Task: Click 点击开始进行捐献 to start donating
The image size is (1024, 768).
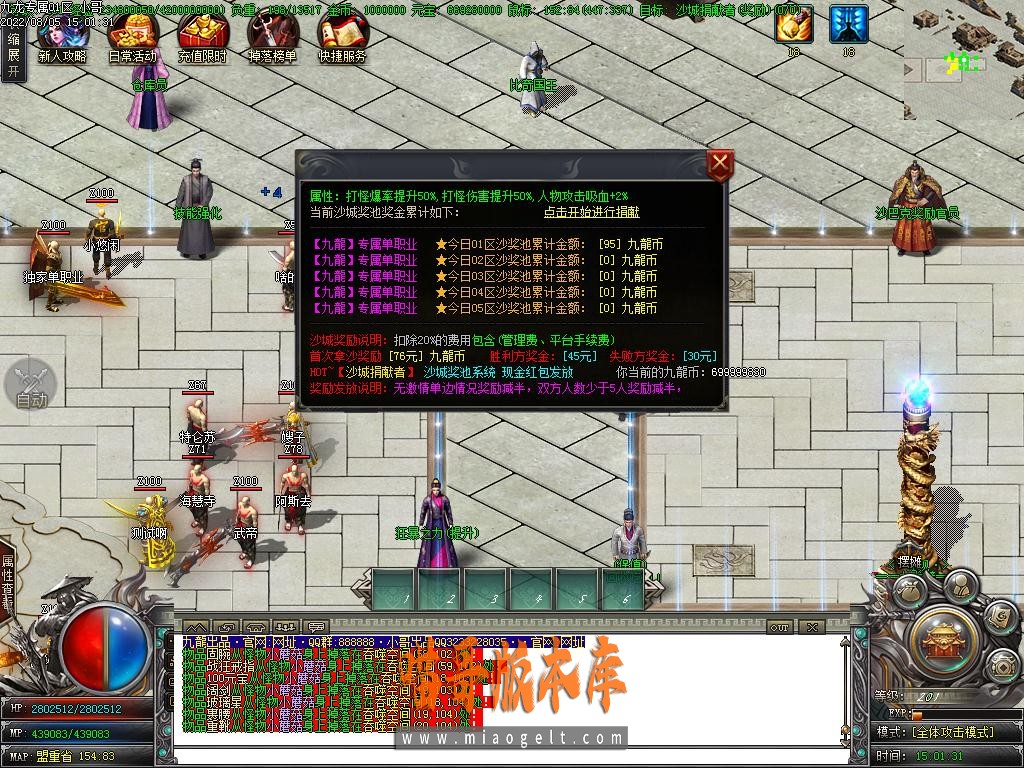Action: (x=591, y=212)
